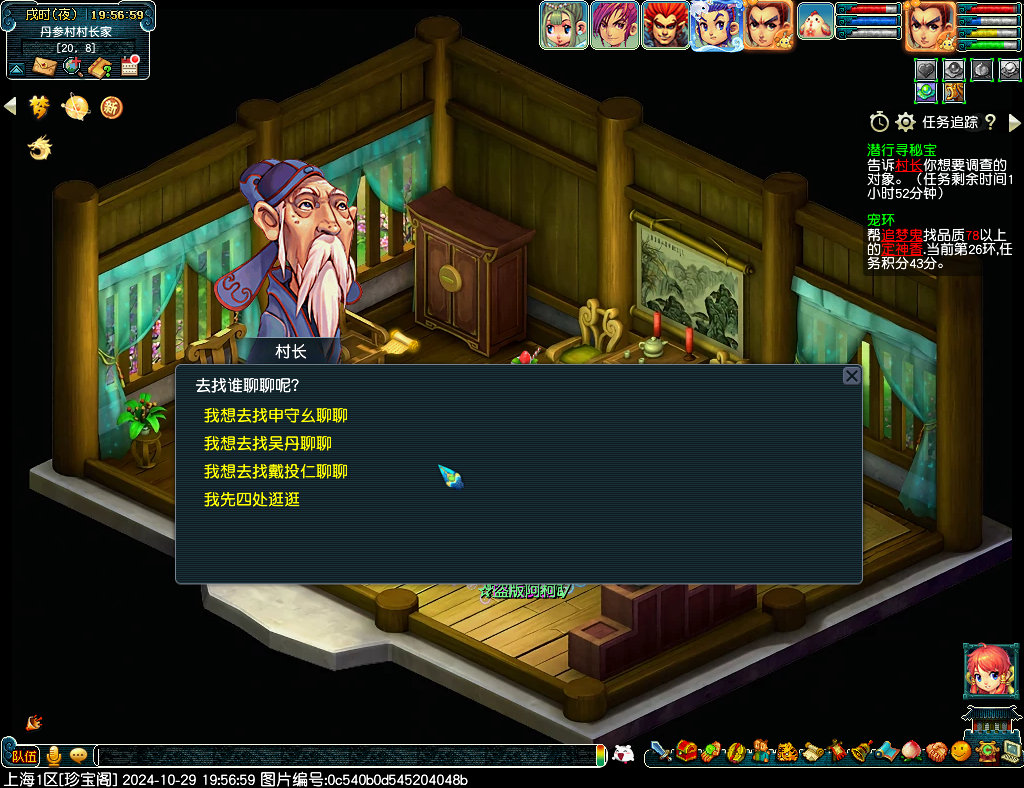Viewport: 1024px width, 788px height.
Task: Collapse the quest tracker with the arrow
Action: coord(1014,122)
